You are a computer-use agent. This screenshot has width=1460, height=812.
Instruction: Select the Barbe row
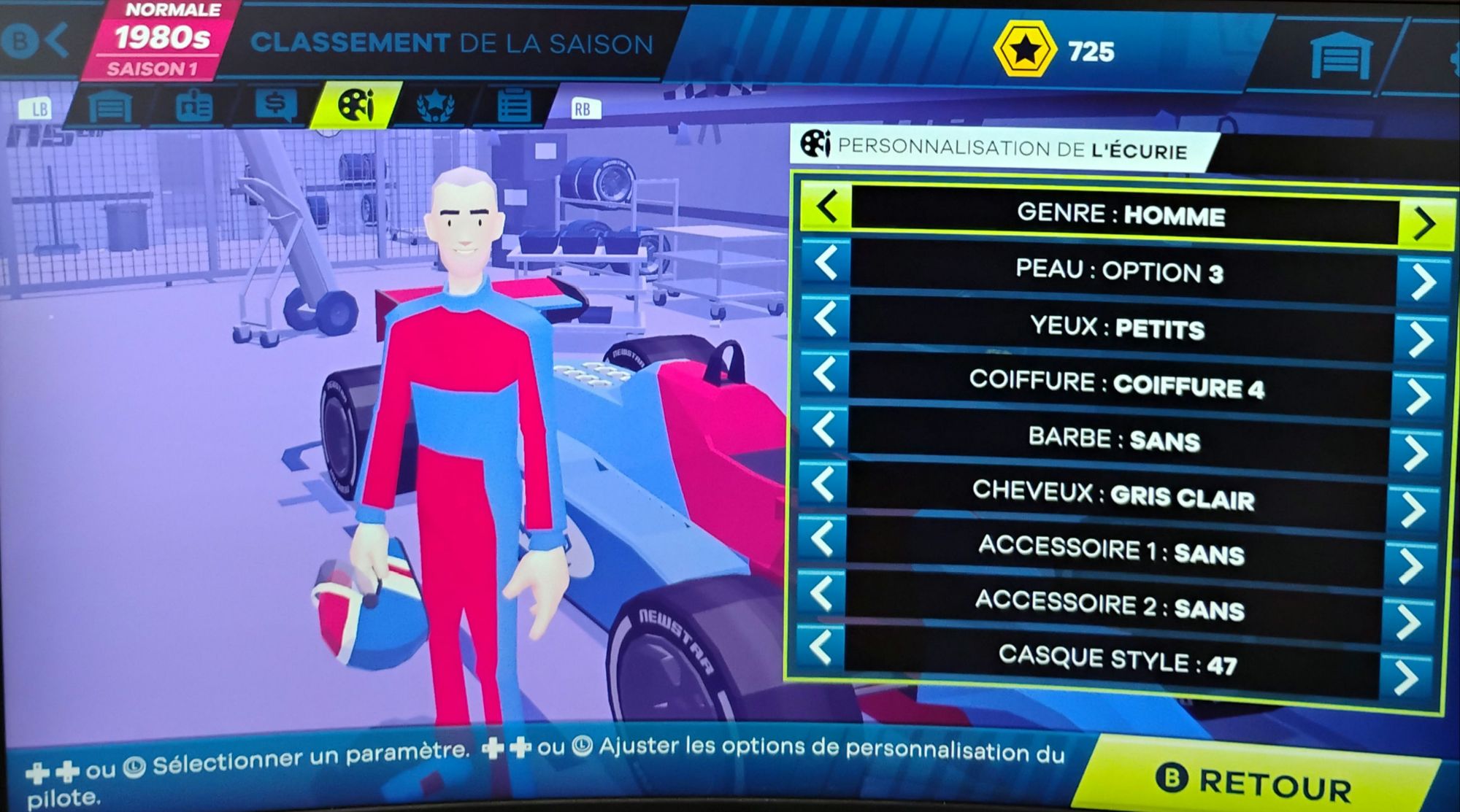[x=1115, y=438]
